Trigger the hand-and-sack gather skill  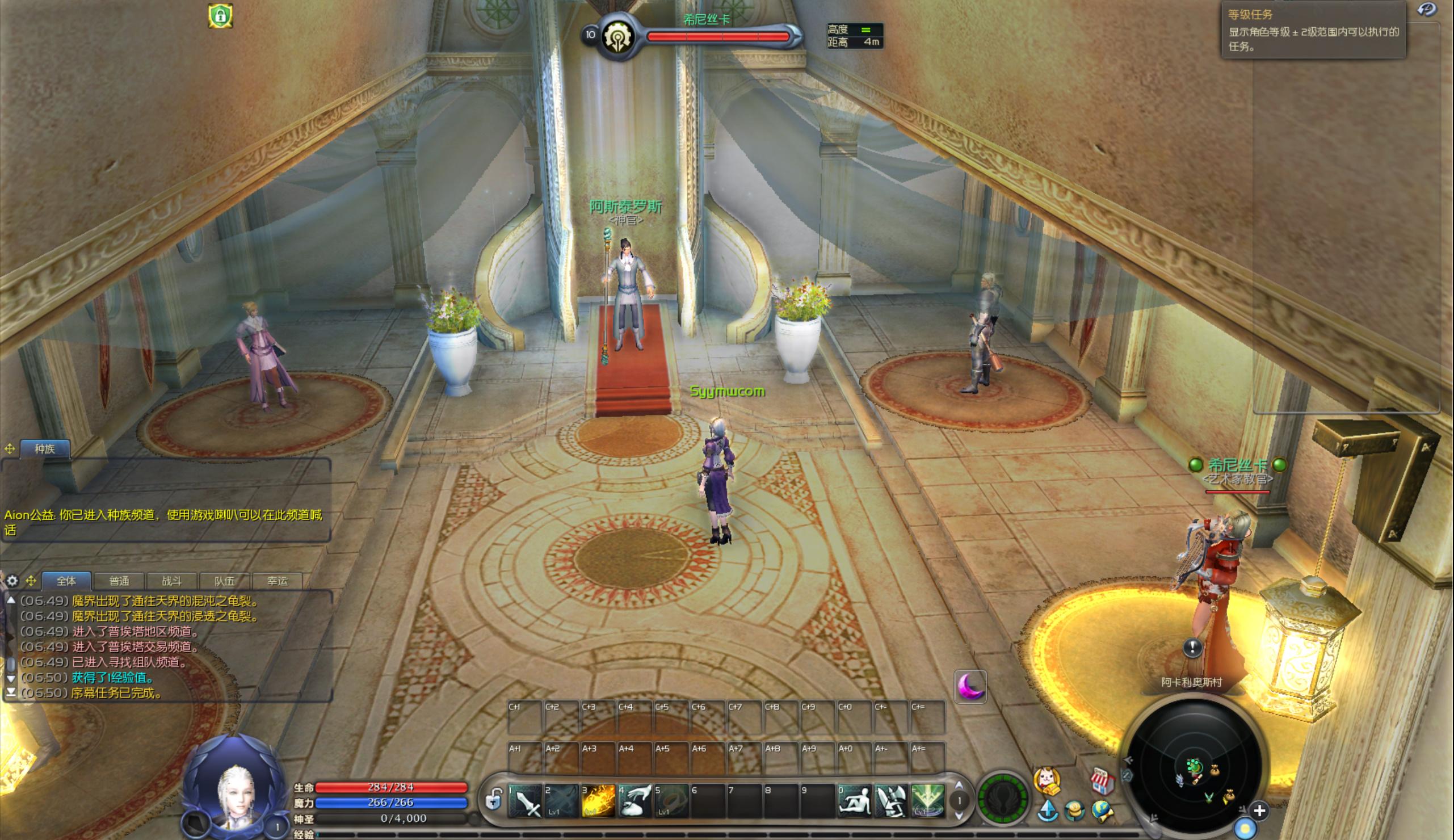coord(634,801)
